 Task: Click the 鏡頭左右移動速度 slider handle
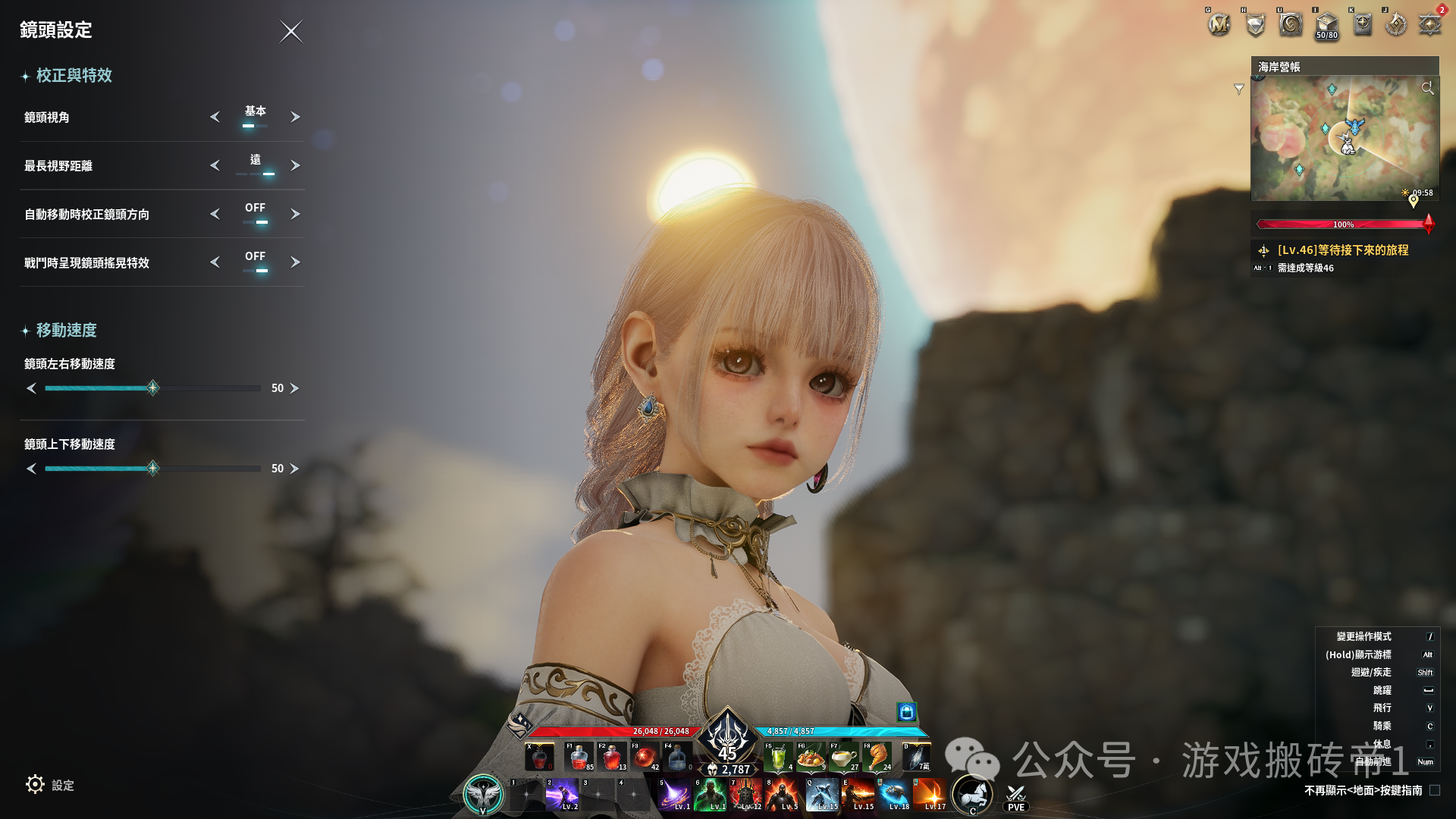tap(152, 388)
